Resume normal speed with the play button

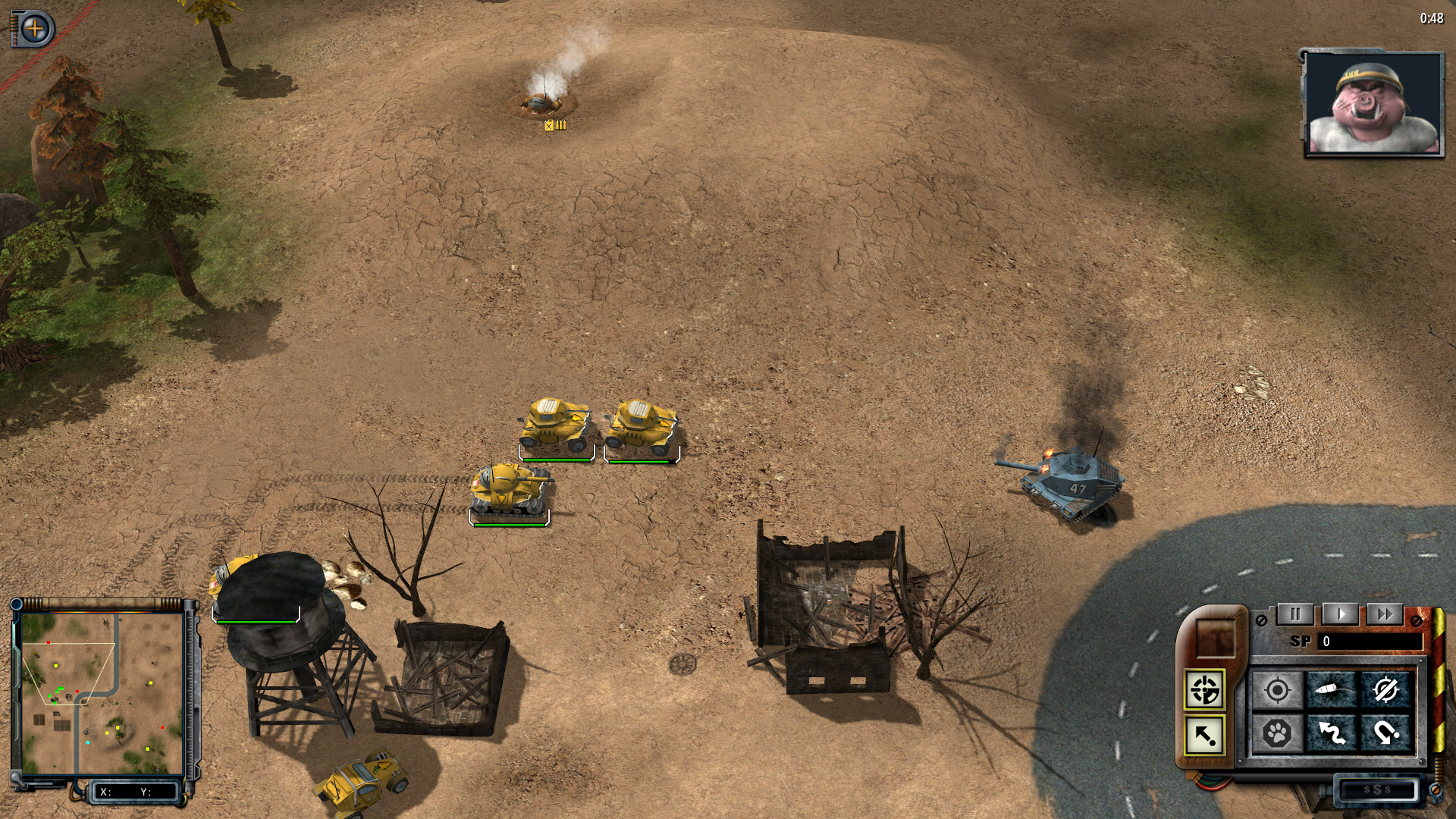(1341, 614)
